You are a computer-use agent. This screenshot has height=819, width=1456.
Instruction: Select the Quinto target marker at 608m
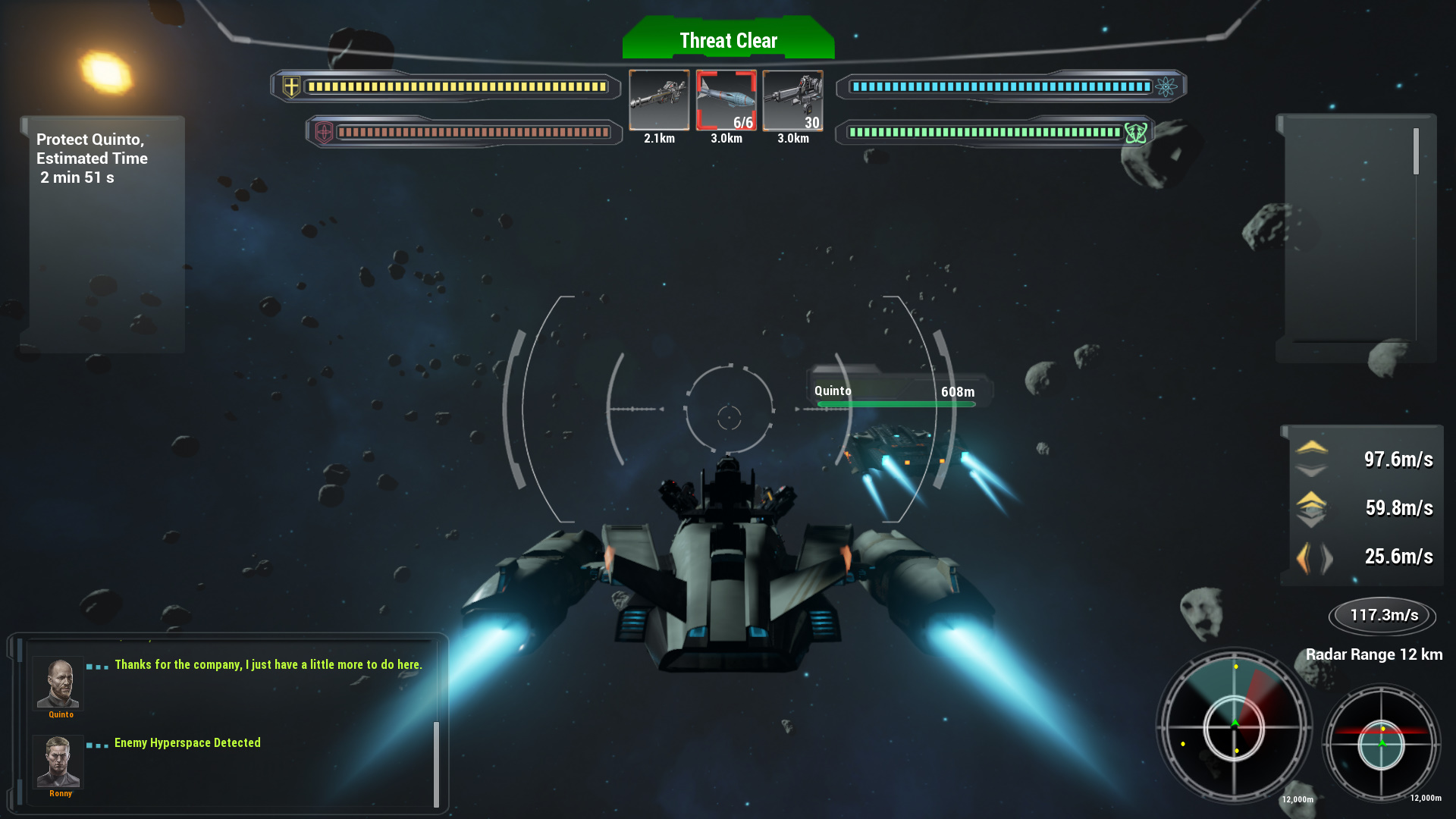pos(896,391)
